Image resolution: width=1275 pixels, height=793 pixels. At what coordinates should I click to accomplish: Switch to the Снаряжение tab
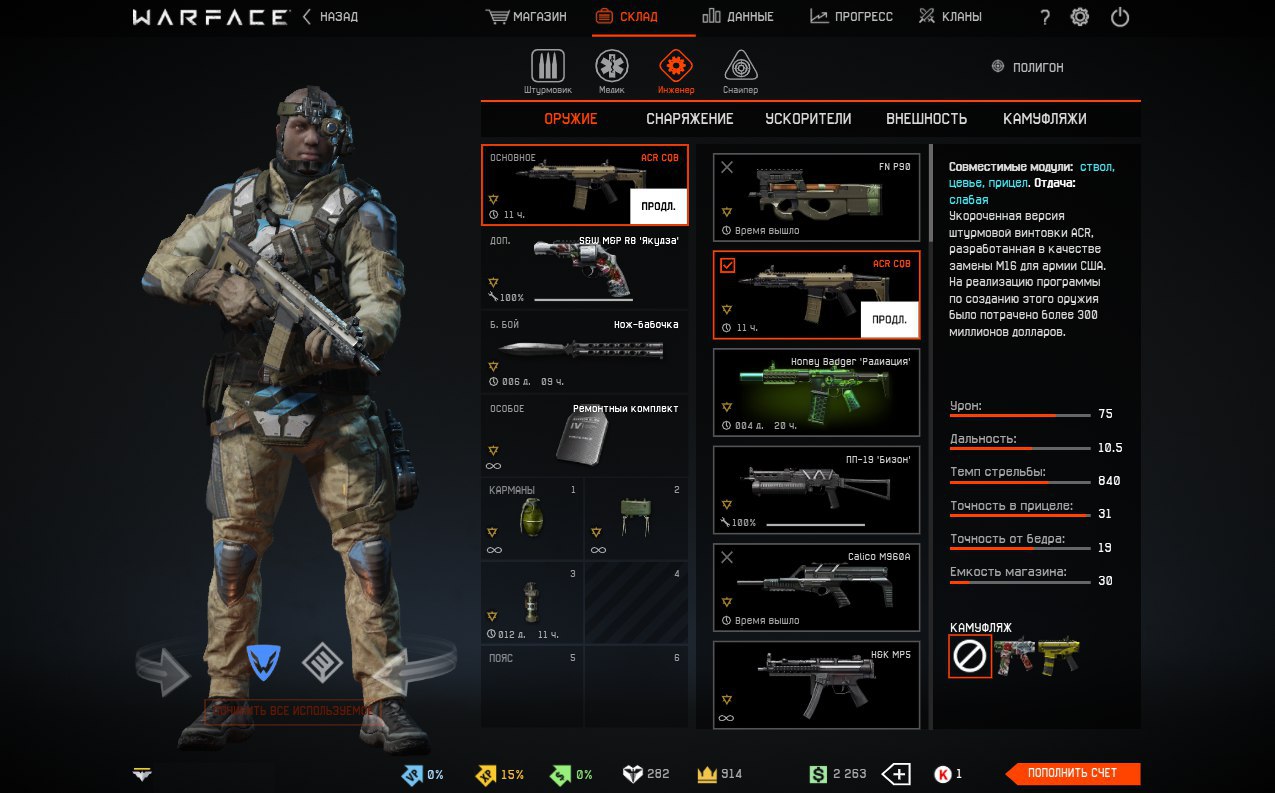689,119
